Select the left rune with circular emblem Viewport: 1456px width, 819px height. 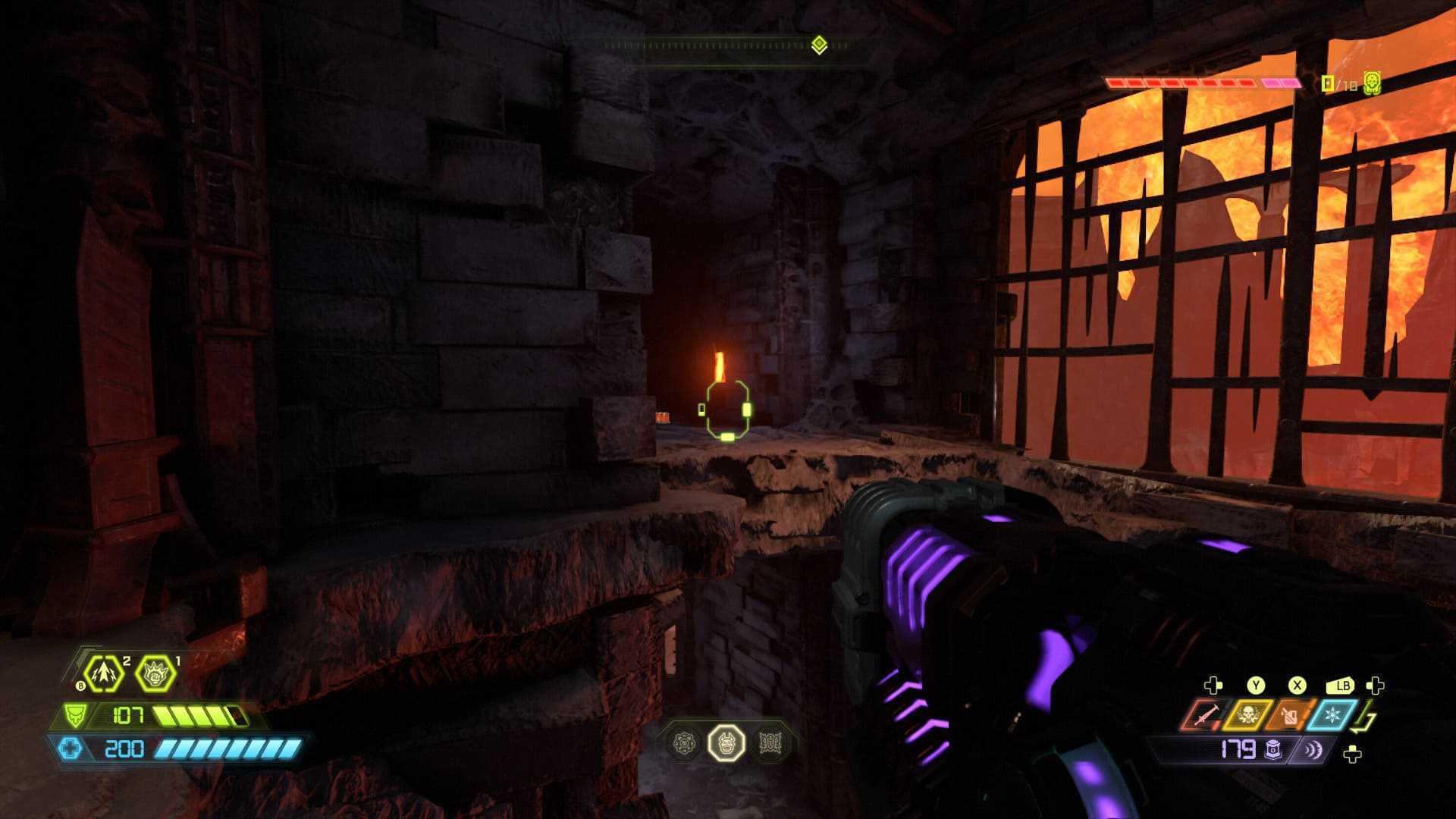click(x=686, y=742)
